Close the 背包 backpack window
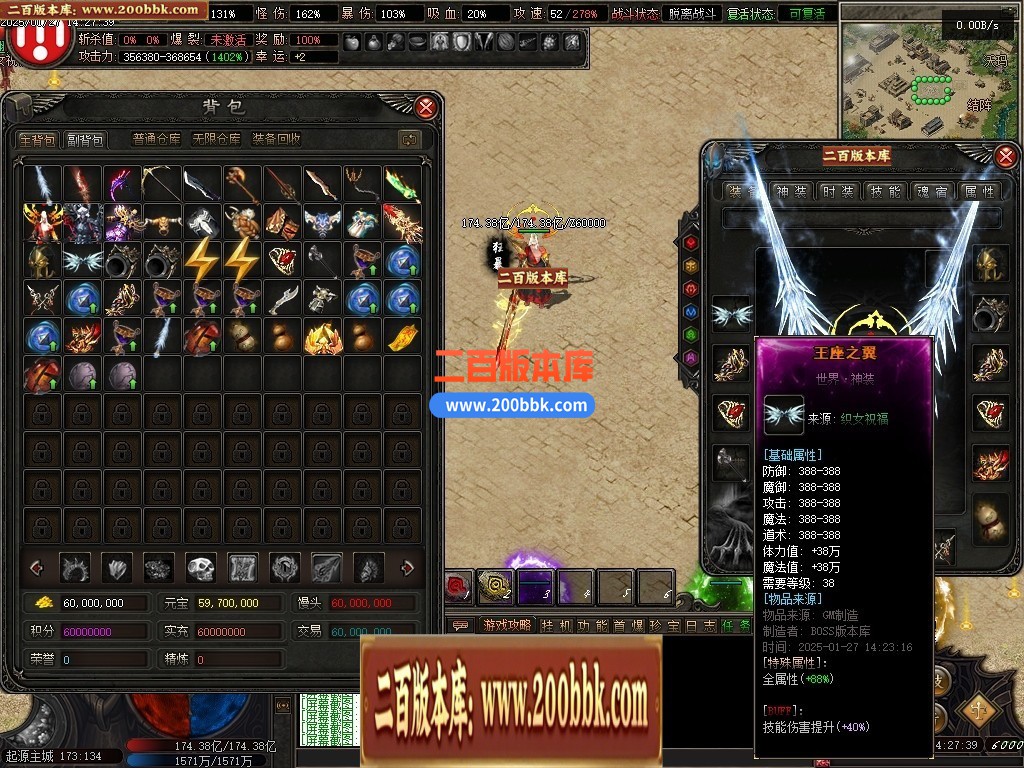Screen dimensions: 1024x768 tap(426, 107)
